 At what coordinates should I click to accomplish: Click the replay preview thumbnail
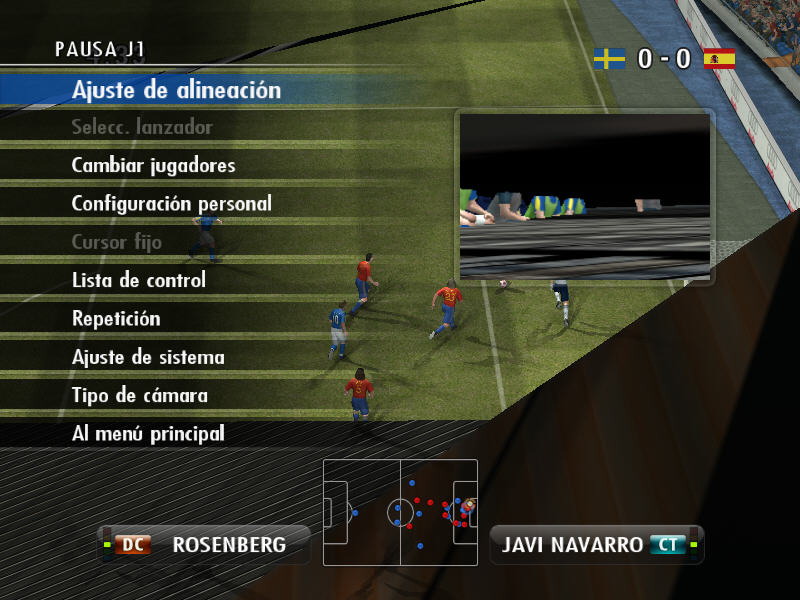click(585, 196)
